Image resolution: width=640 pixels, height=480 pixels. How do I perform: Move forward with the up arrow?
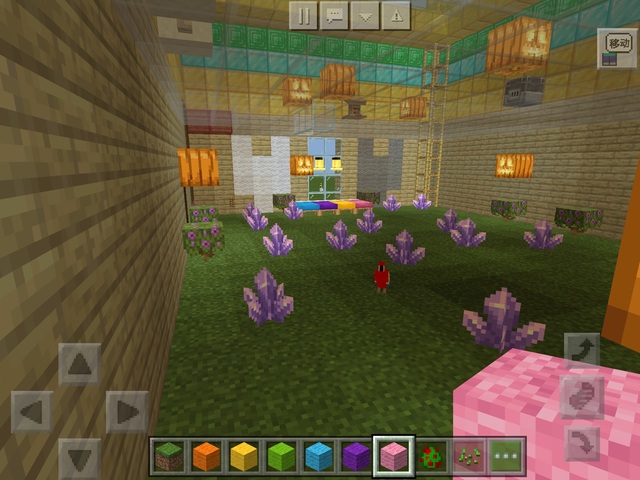pos(80,364)
